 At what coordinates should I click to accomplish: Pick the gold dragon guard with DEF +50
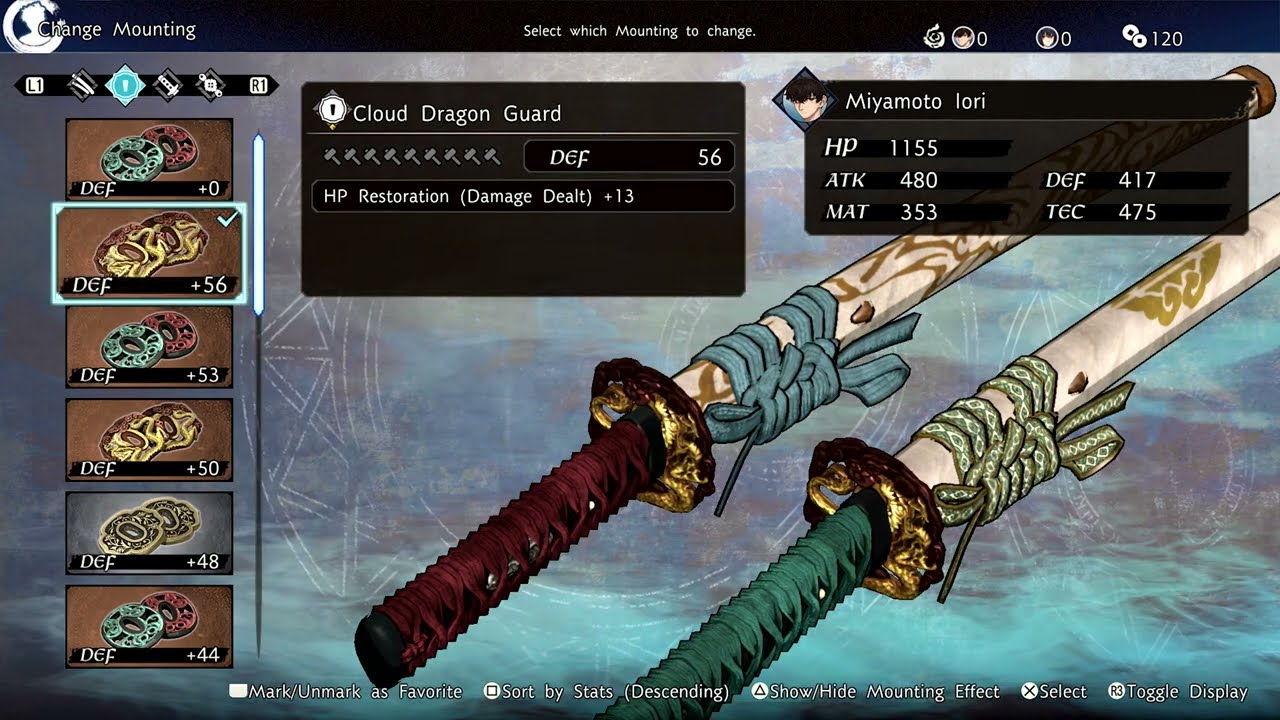click(149, 439)
